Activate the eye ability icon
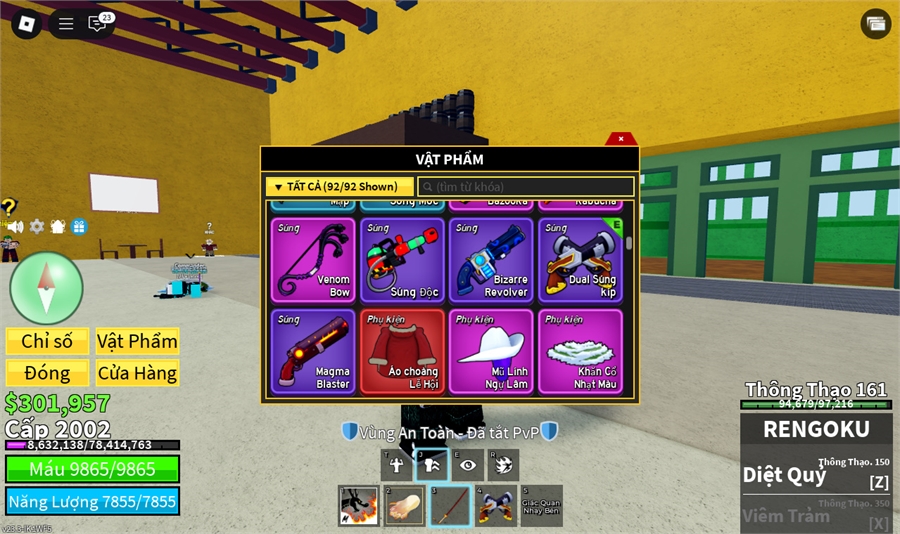900x534 pixels. click(x=467, y=464)
